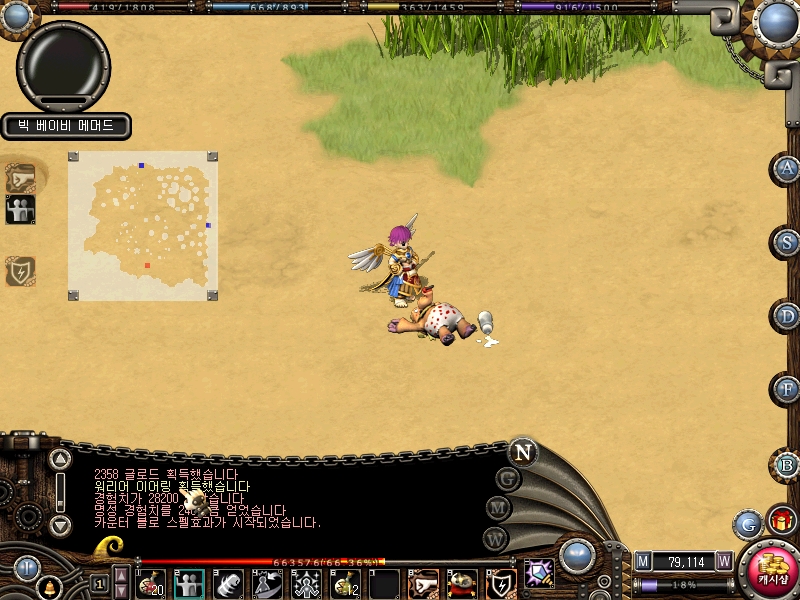
Task: Click the W button beside coordinates
Action: pyautogui.click(x=724, y=562)
